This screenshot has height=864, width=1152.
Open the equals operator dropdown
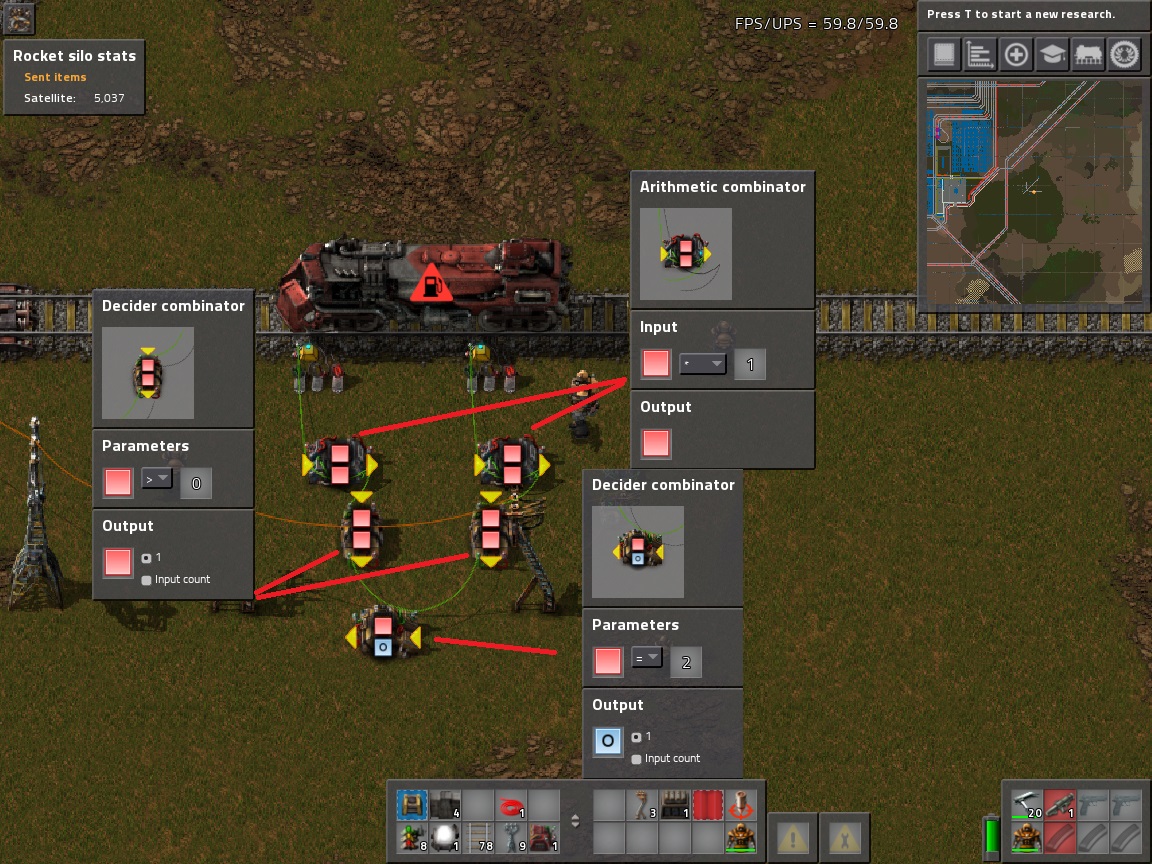(647, 658)
